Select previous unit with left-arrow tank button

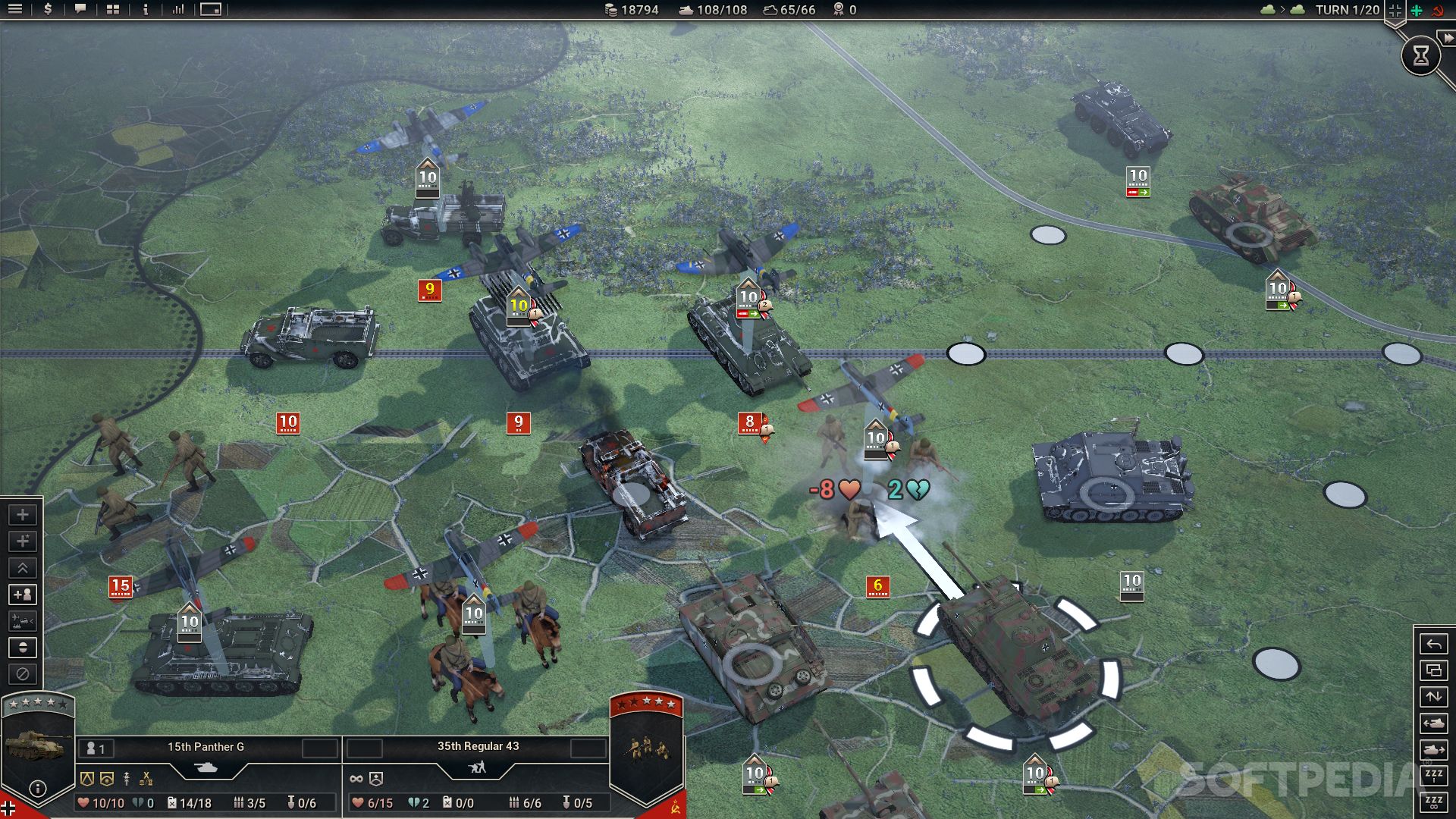pos(1433,723)
